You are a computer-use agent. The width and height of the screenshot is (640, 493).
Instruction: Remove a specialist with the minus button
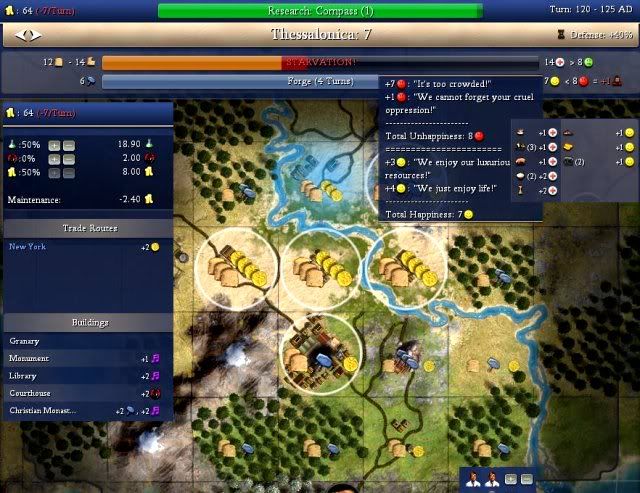[527, 479]
